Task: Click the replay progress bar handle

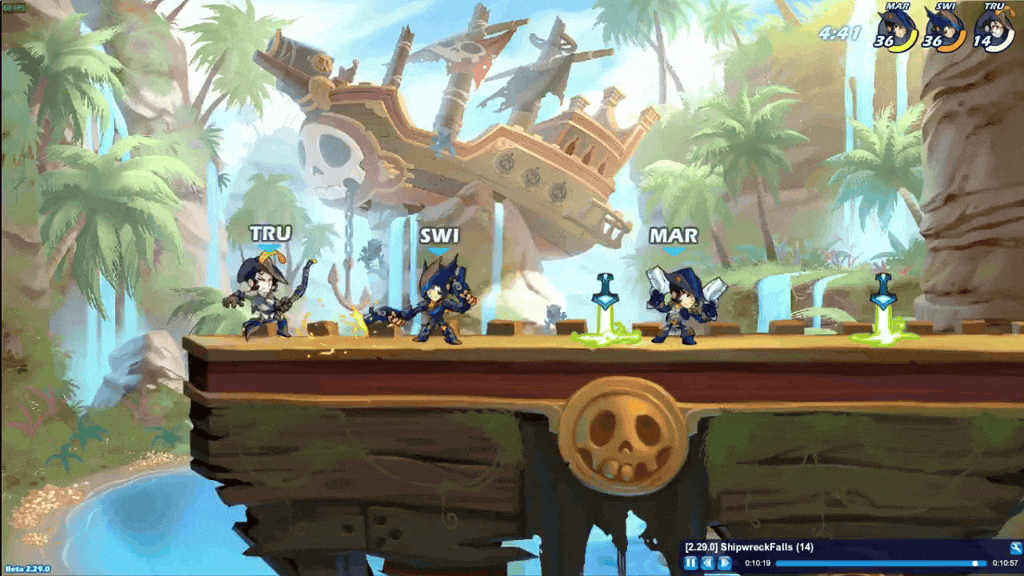Action: (977, 563)
